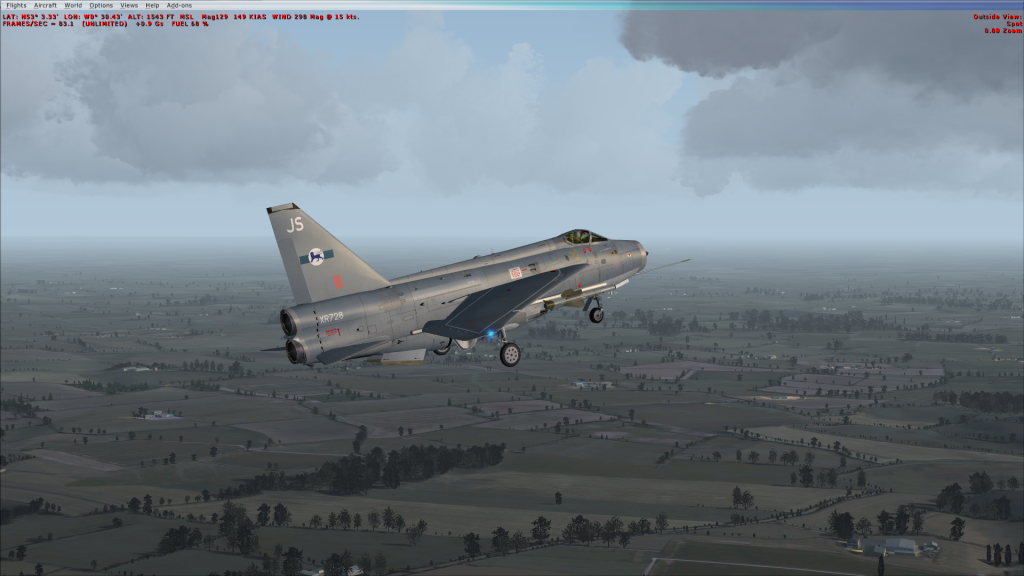
Task: Open the World menu
Action: 73,5
